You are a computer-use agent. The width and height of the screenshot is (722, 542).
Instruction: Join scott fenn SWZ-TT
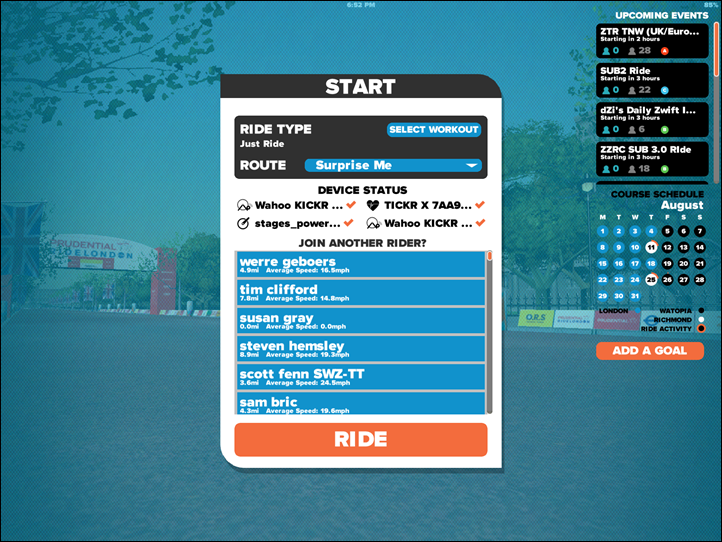(x=361, y=377)
